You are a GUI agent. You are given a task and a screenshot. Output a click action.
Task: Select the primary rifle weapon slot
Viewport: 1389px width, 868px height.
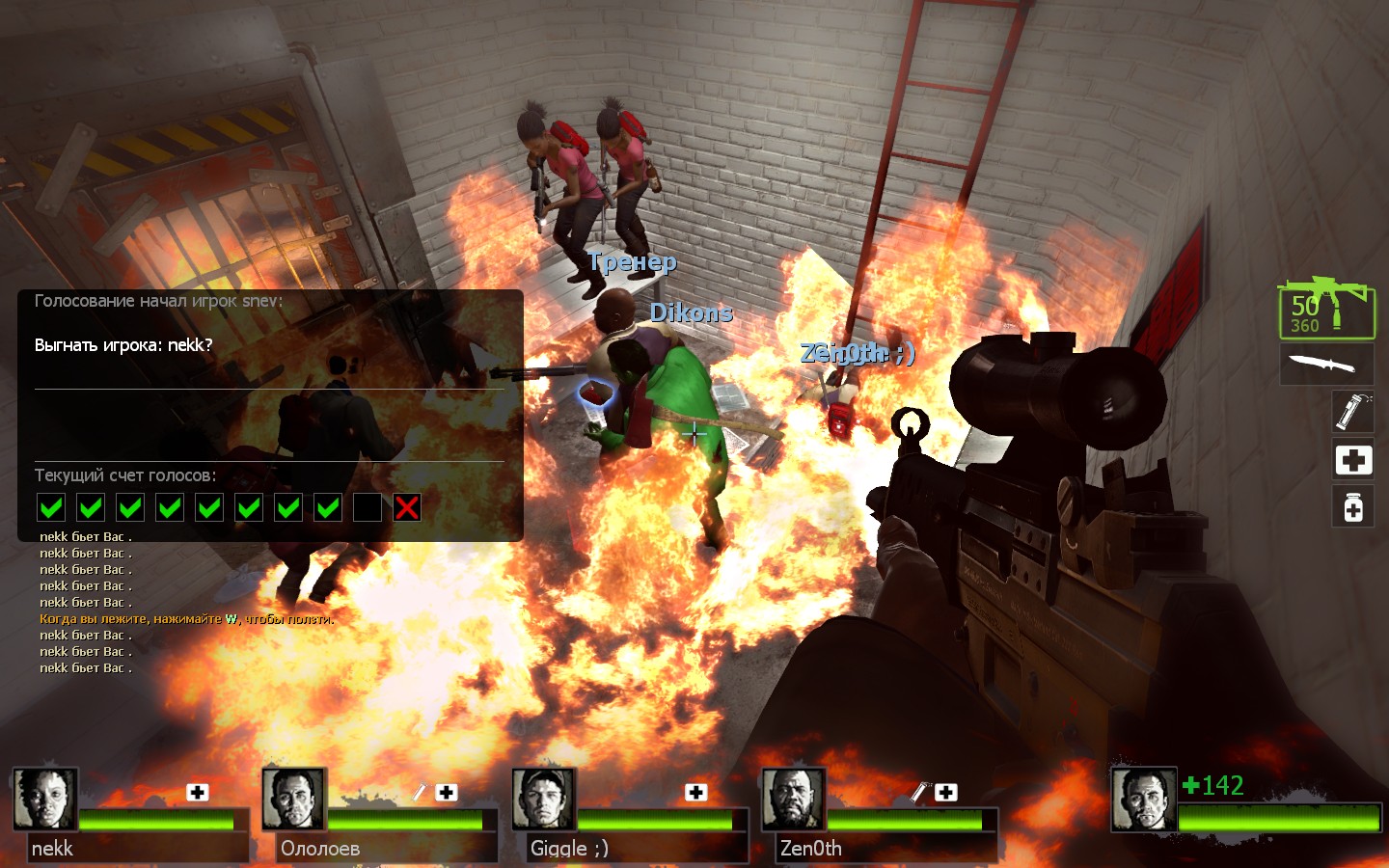point(1326,310)
